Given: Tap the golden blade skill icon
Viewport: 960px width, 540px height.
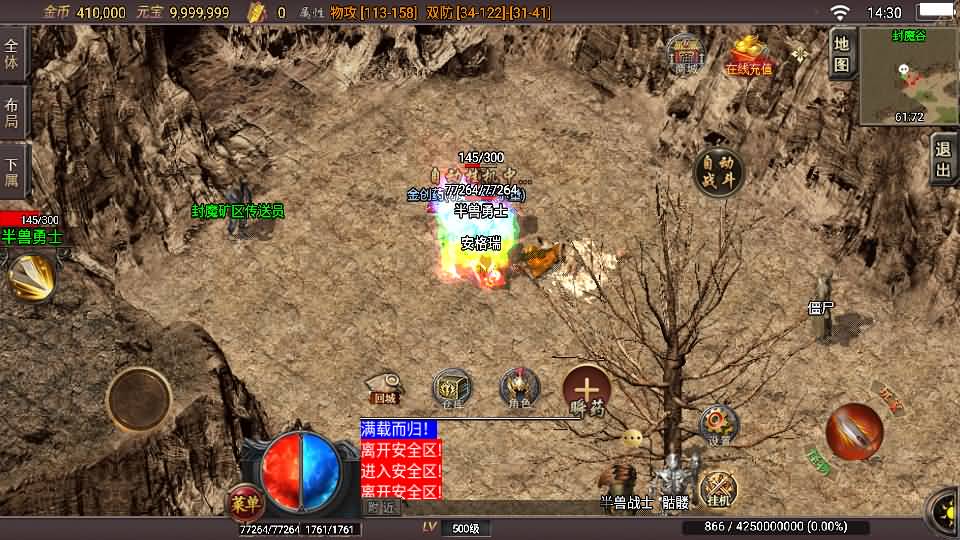Looking at the screenshot, I should pyautogui.click(x=30, y=277).
